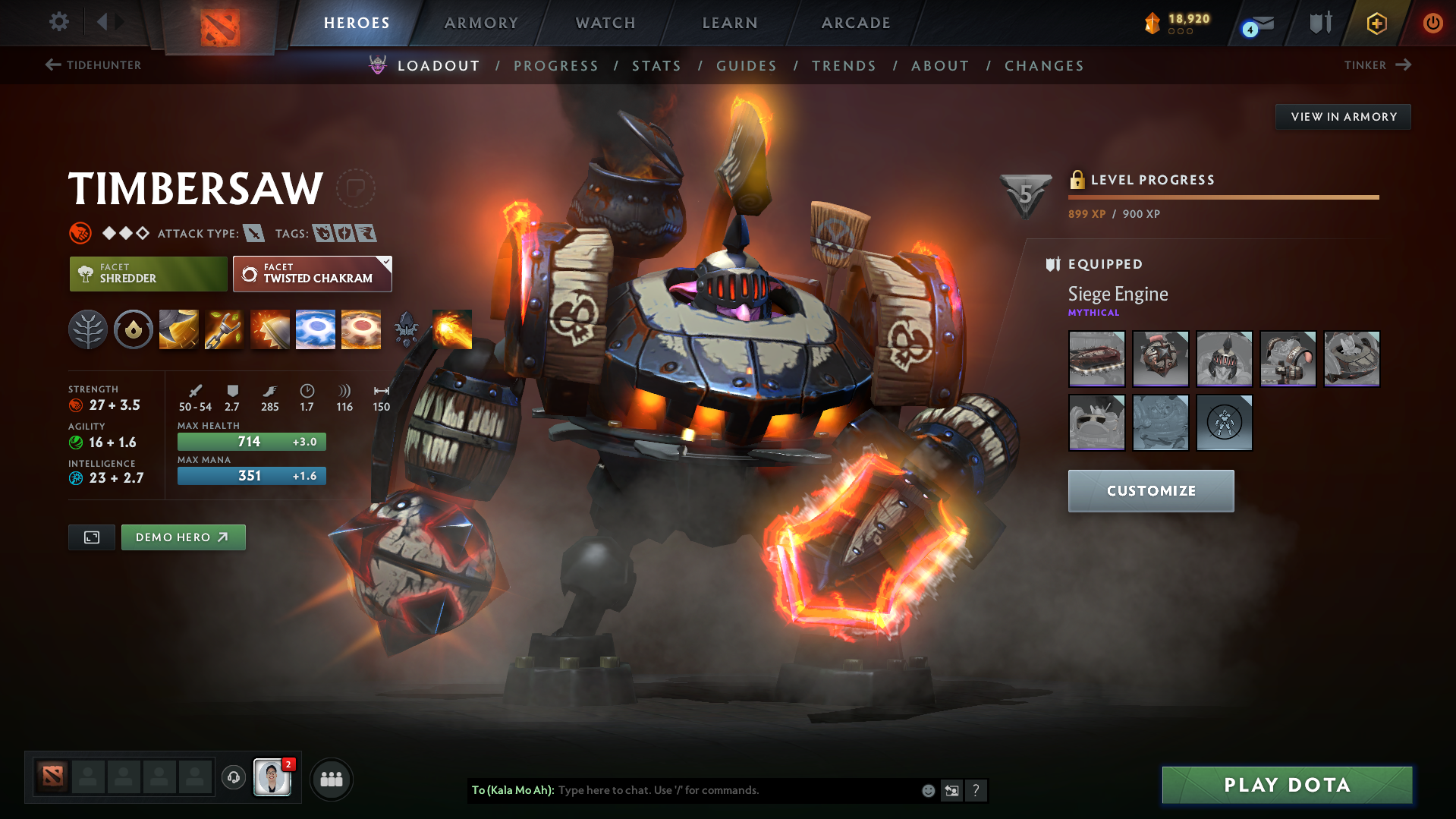
Task: Go forward to Tinker hero page
Action: 1402,65
